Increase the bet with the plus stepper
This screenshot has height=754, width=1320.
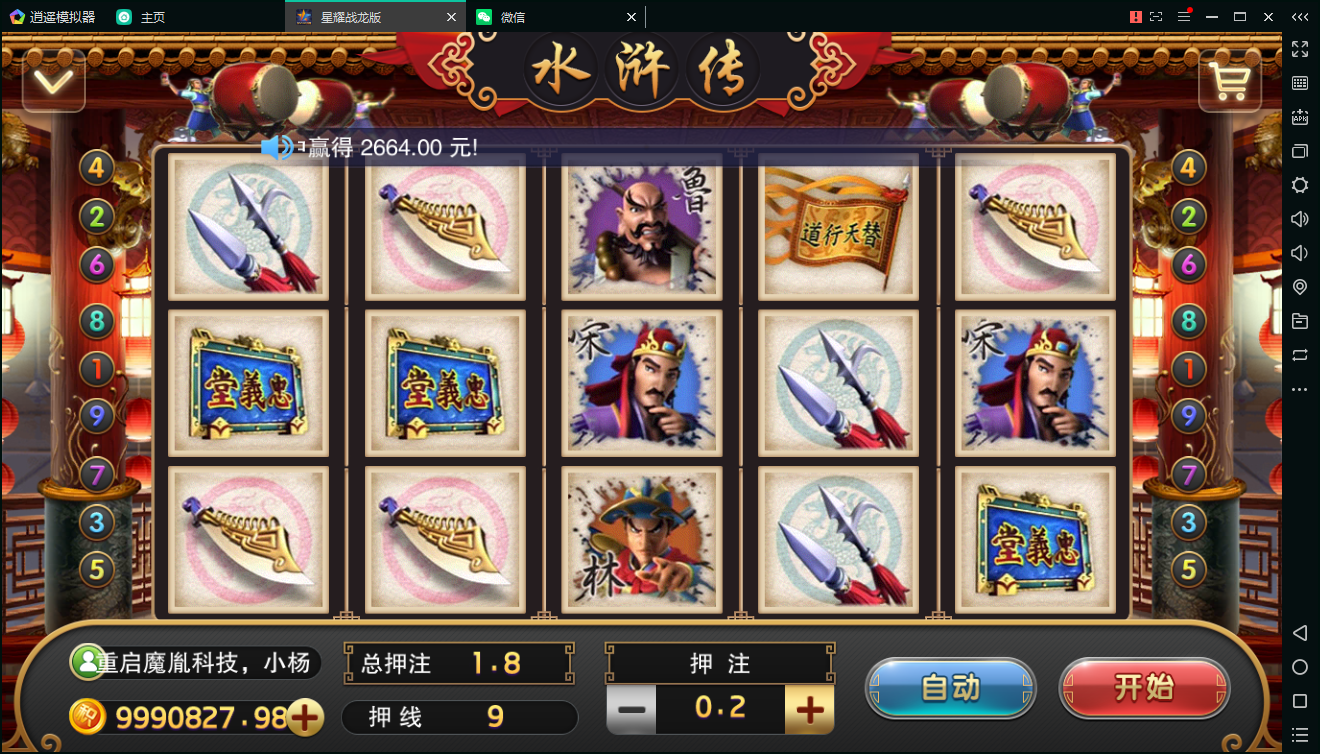point(808,708)
